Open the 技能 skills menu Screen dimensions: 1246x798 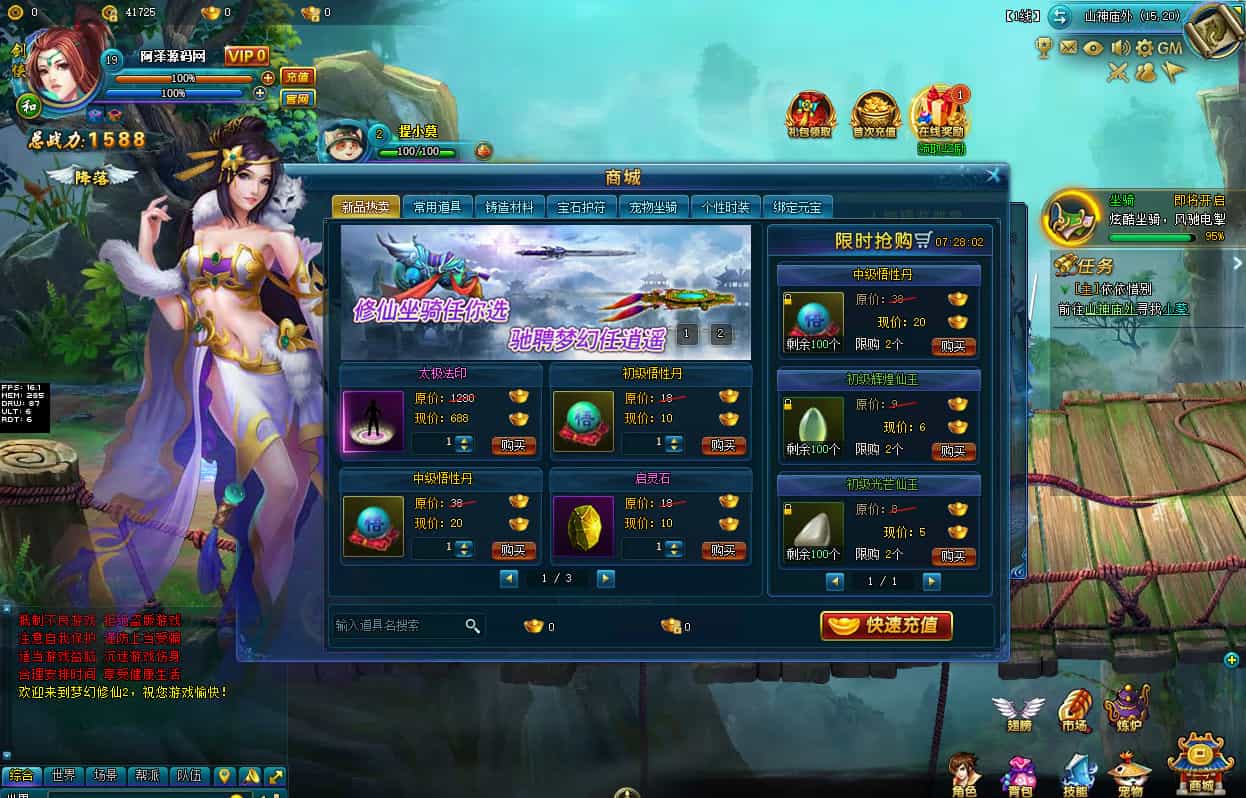click(x=1076, y=776)
